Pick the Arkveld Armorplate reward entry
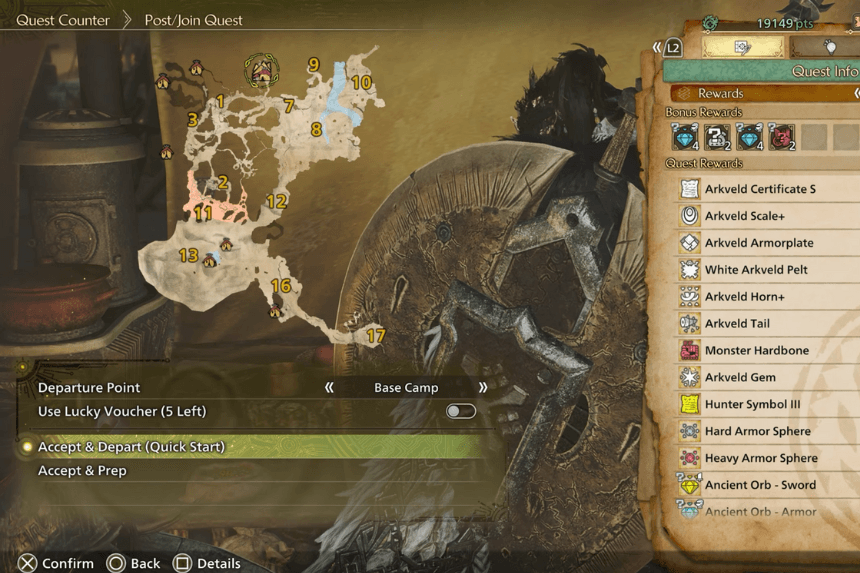 point(758,243)
